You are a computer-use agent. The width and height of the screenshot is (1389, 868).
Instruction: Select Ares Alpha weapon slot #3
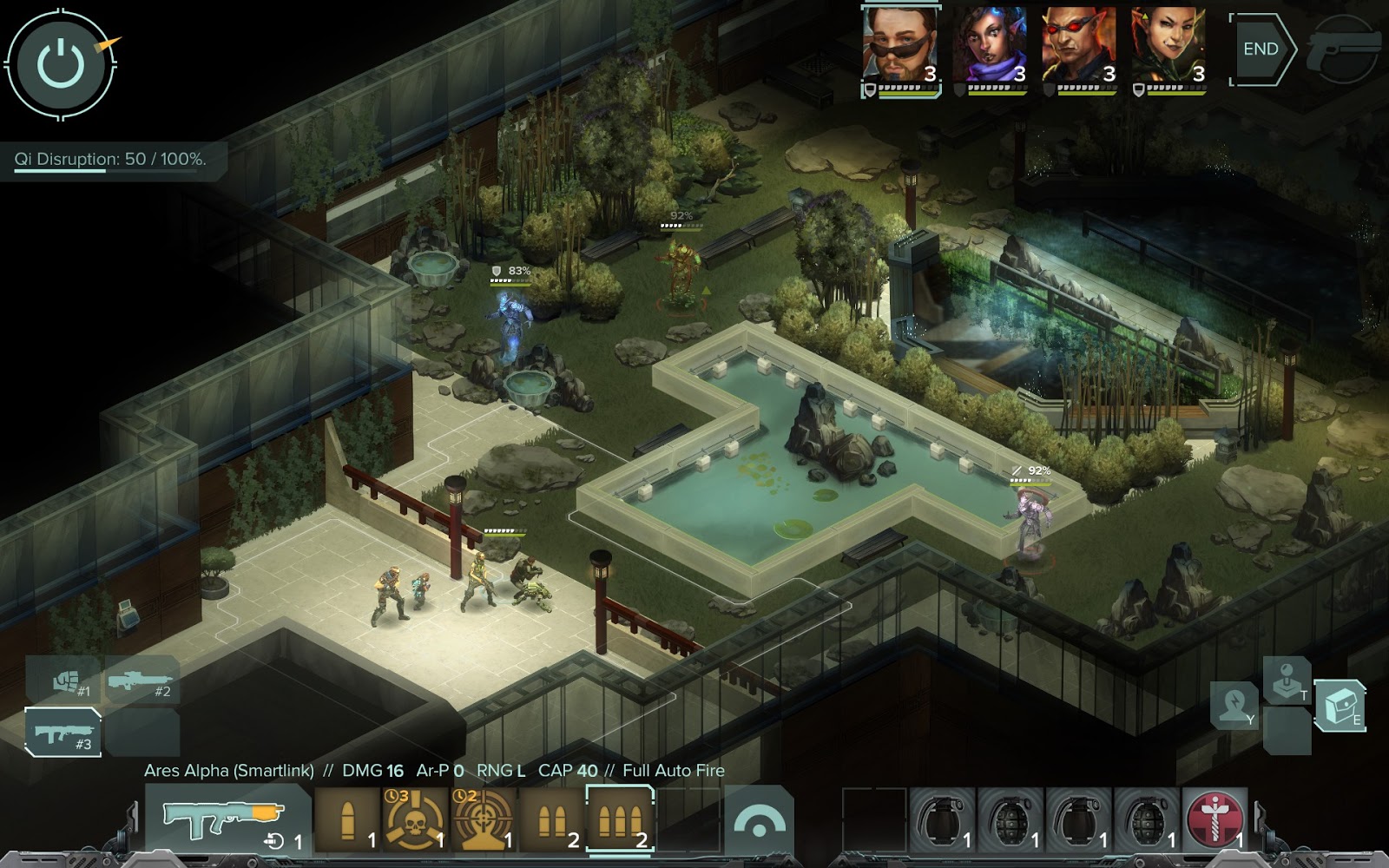tap(63, 732)
